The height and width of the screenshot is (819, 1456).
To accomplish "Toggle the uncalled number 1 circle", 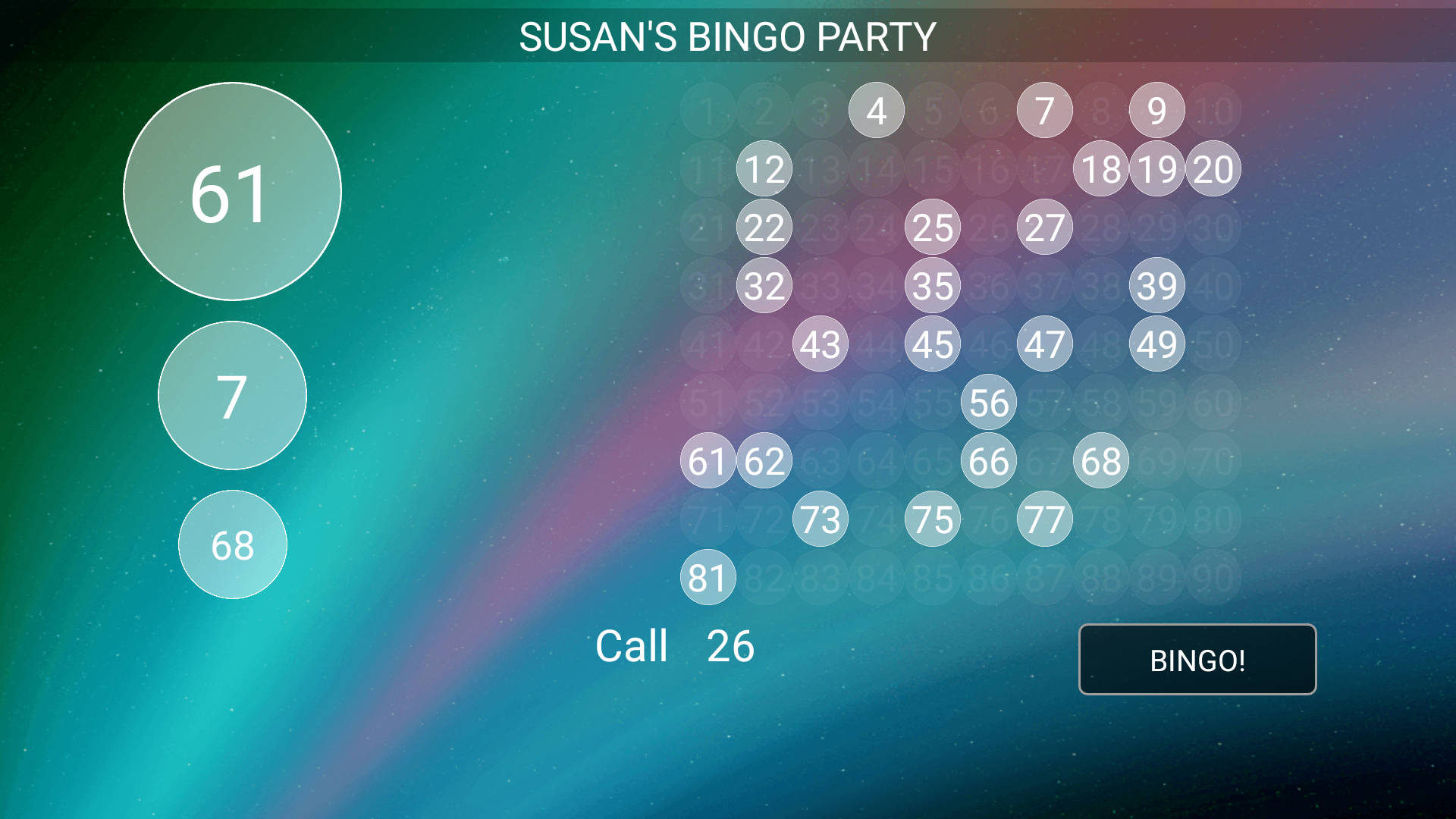I will click(708, 110).
